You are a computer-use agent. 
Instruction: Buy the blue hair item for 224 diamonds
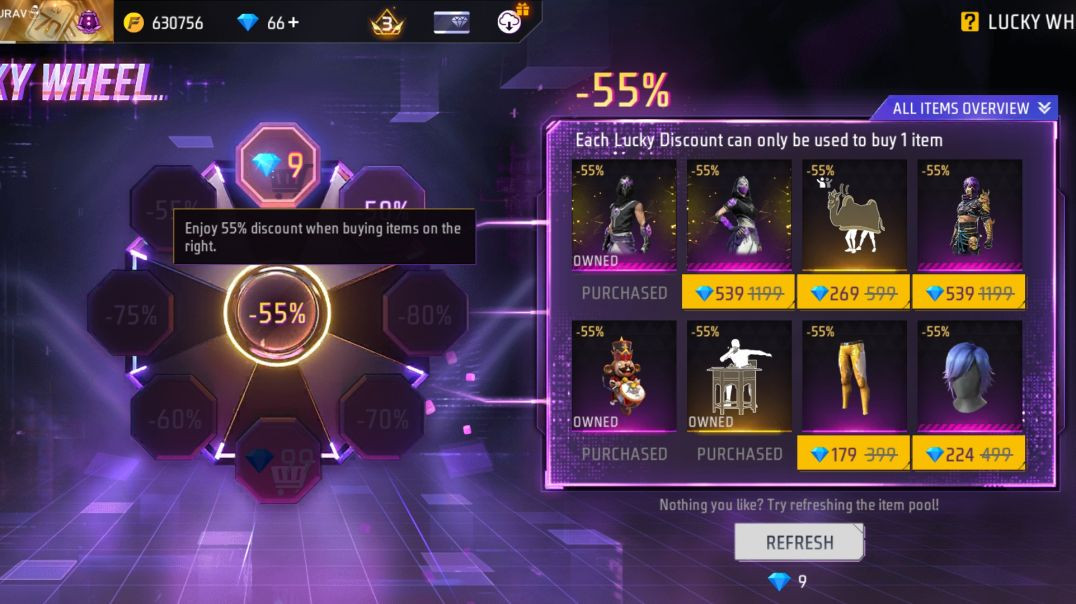tap(968, 454)
